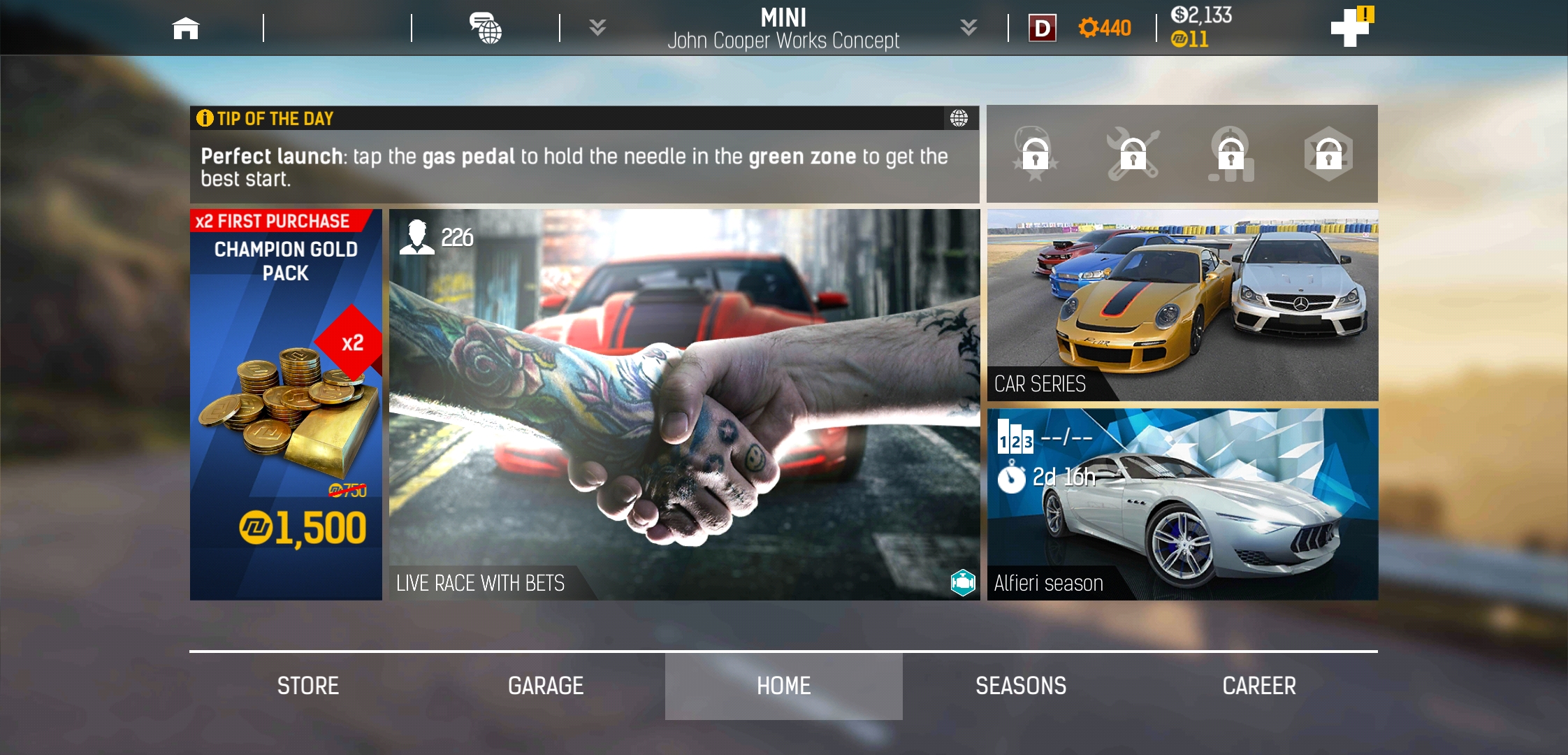The width and height of the screenshot is (1568, 755).
Task: Switch to the Store tab
Action: click(x=308, y=686)
